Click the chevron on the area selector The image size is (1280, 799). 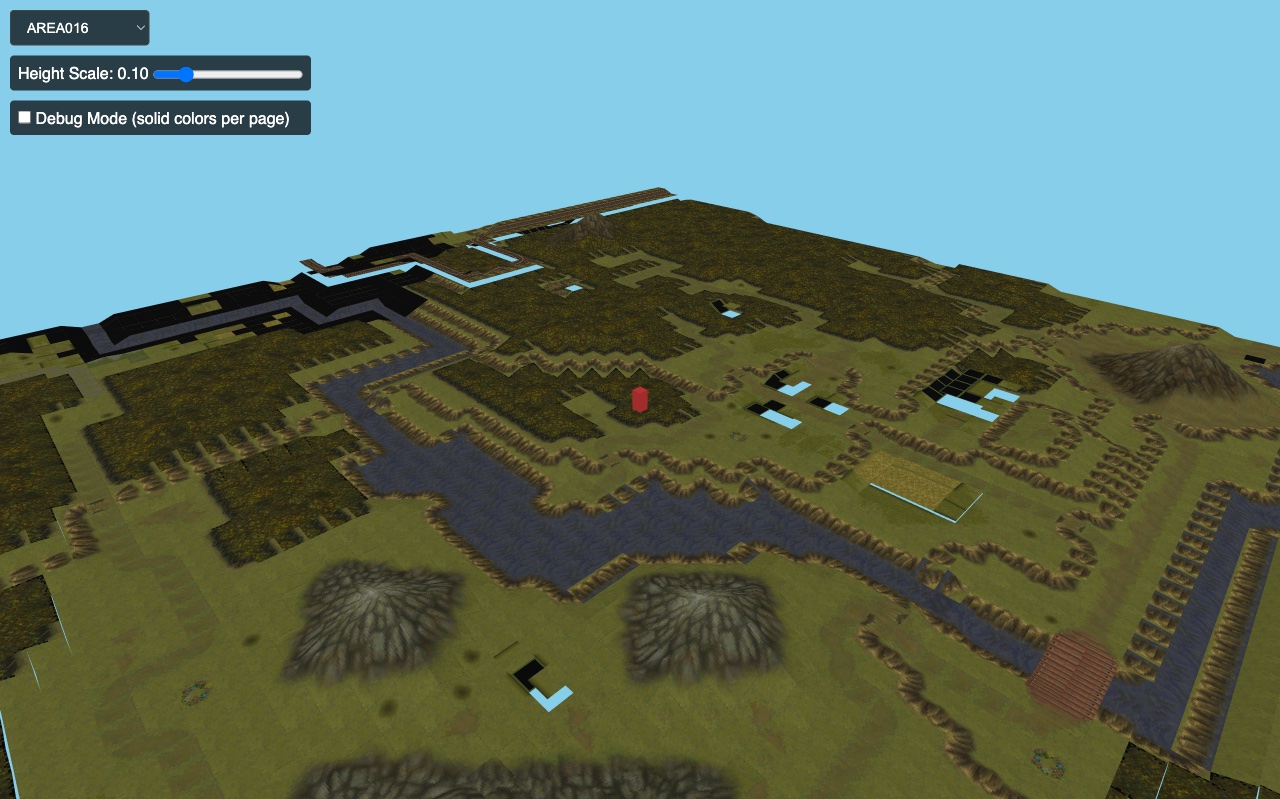pyautogui.click(x=140, y=28)
